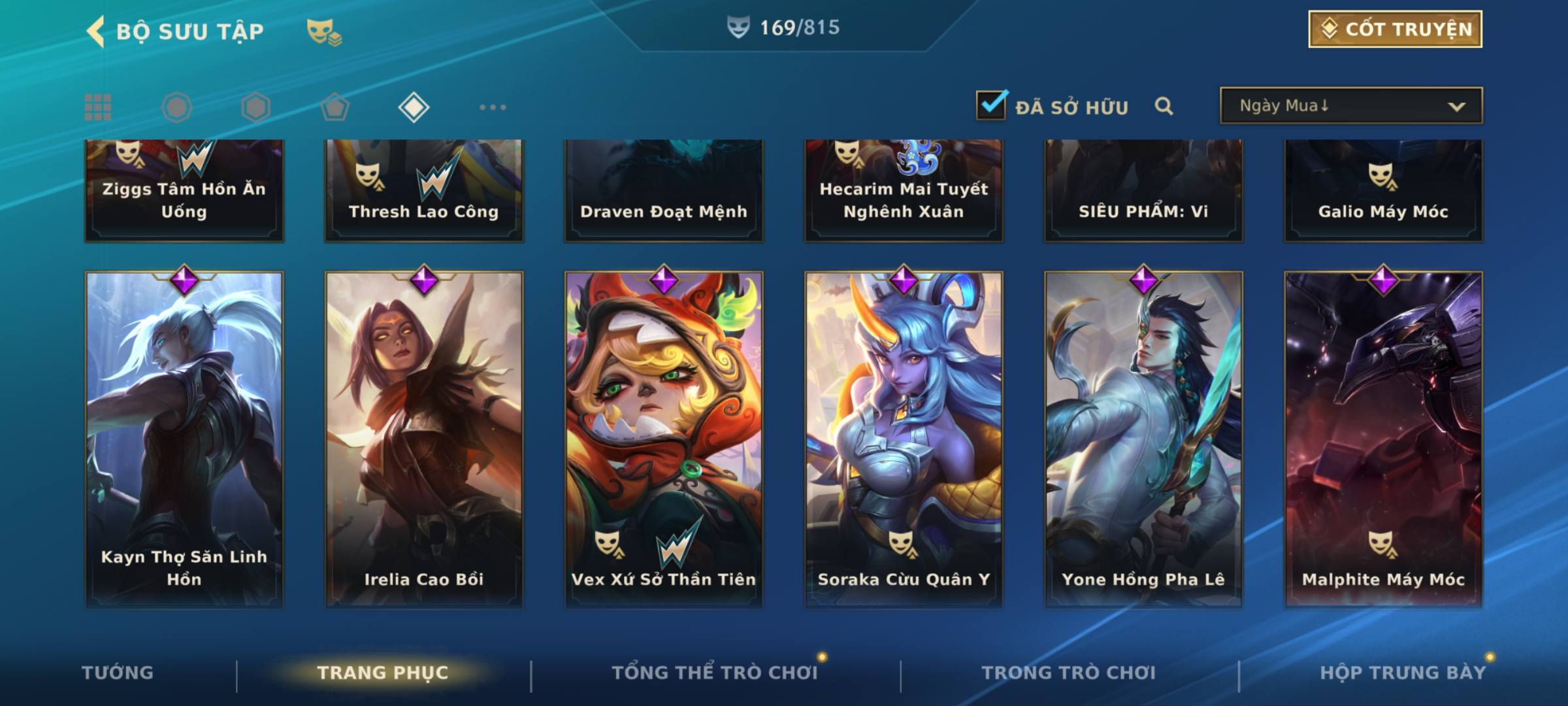The width and height of the screenshot is (1568, 706).
Task: Open the skin search magnifier
Action: click(1164, 106)
